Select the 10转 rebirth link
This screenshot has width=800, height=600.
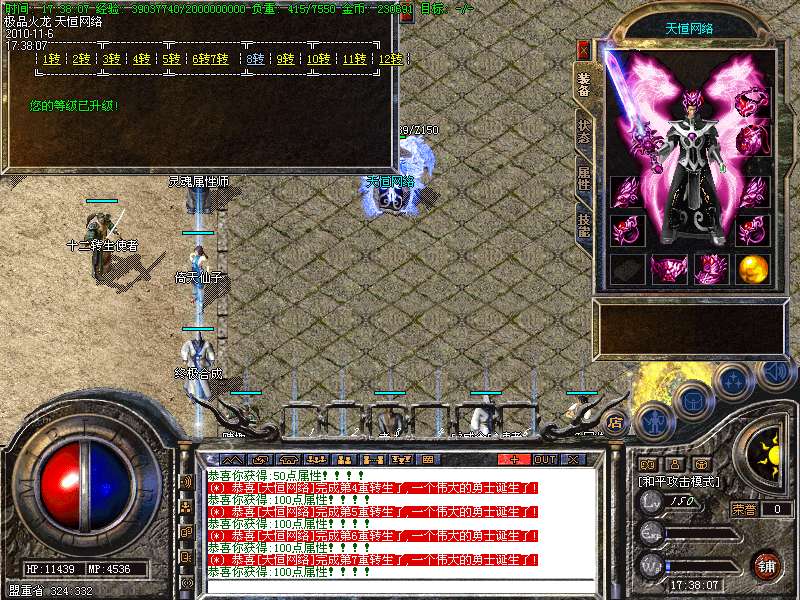(318, 59)
